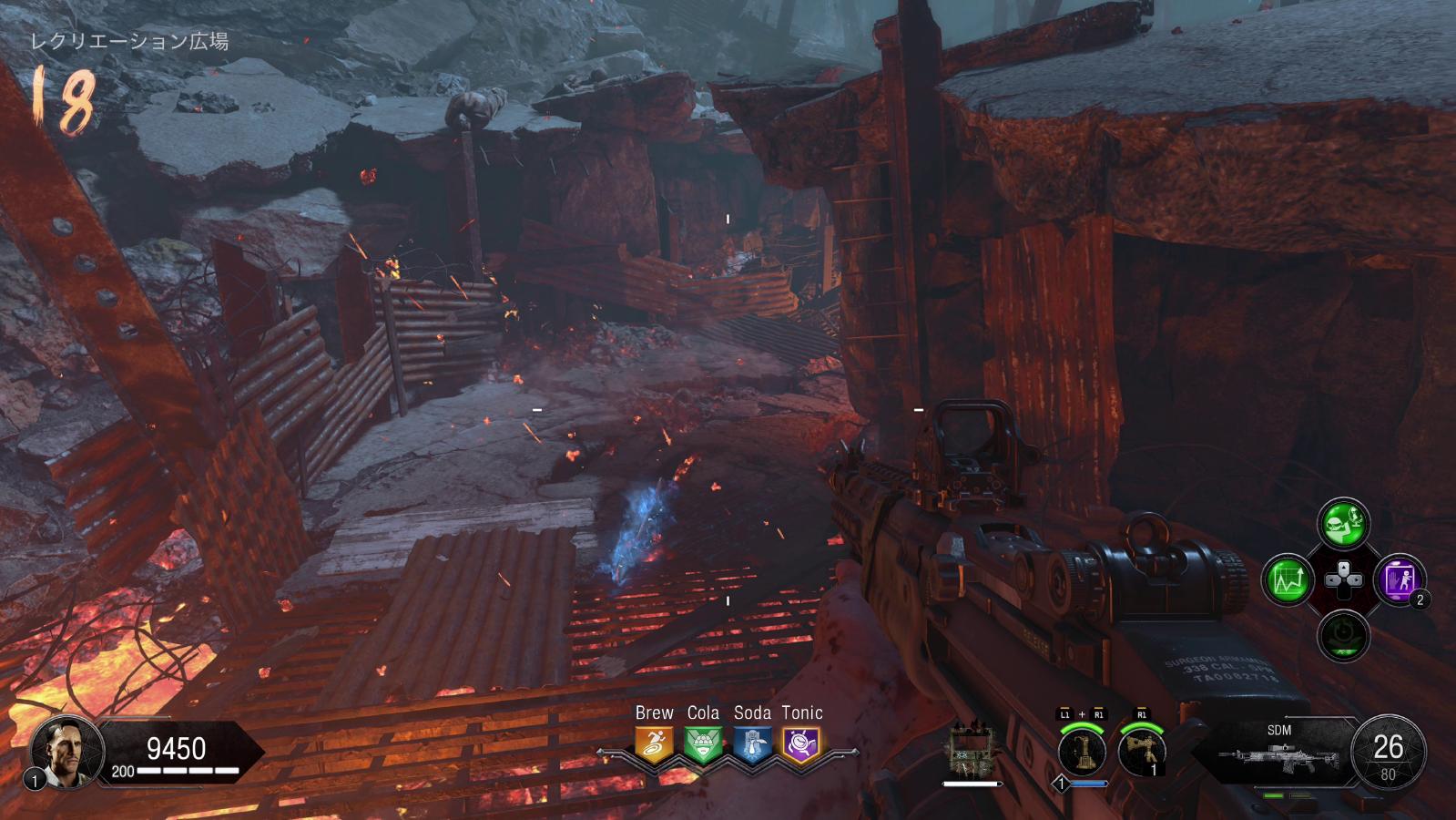
Task: Activate the bottom green power elixir
Action: tap(1343, 635)
